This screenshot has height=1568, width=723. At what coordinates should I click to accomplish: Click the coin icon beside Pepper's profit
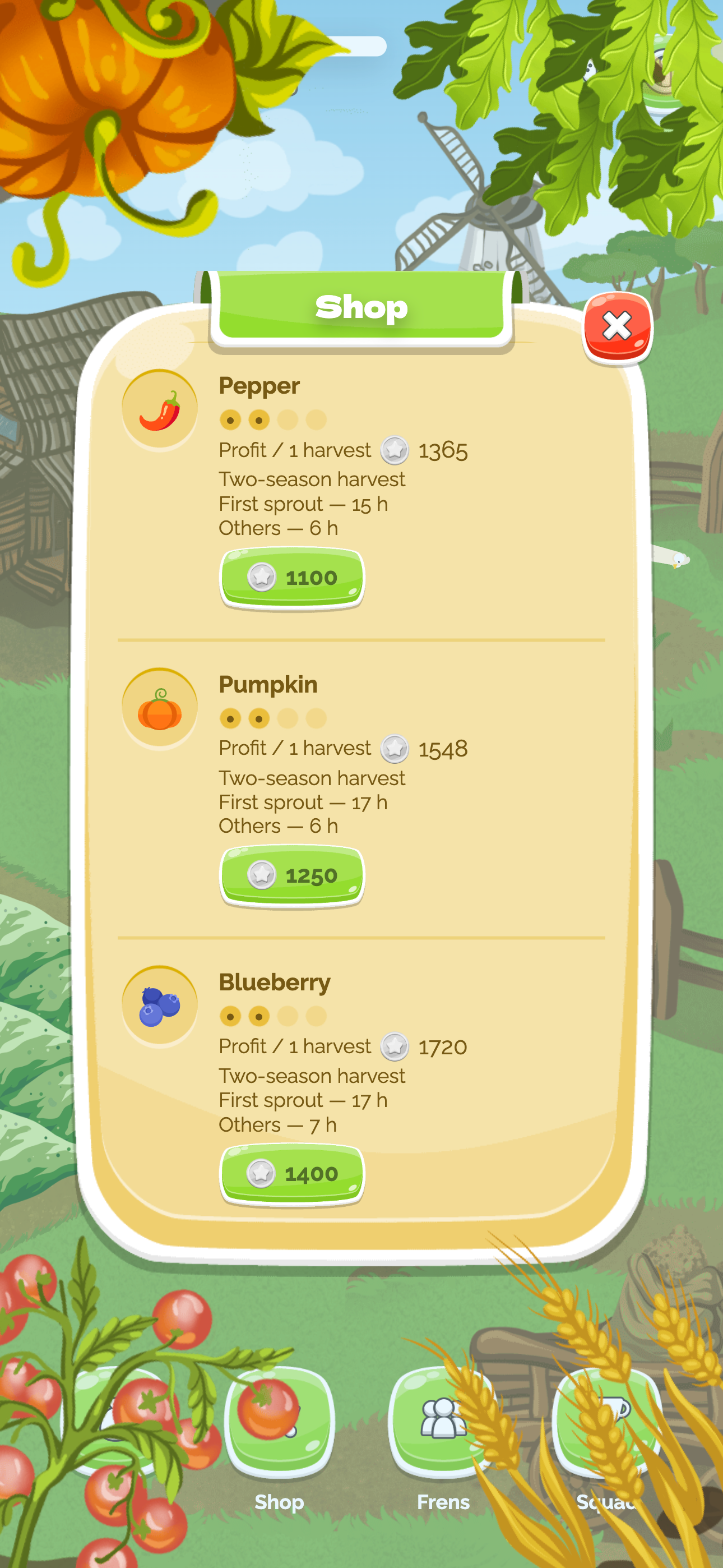(395, 450)
